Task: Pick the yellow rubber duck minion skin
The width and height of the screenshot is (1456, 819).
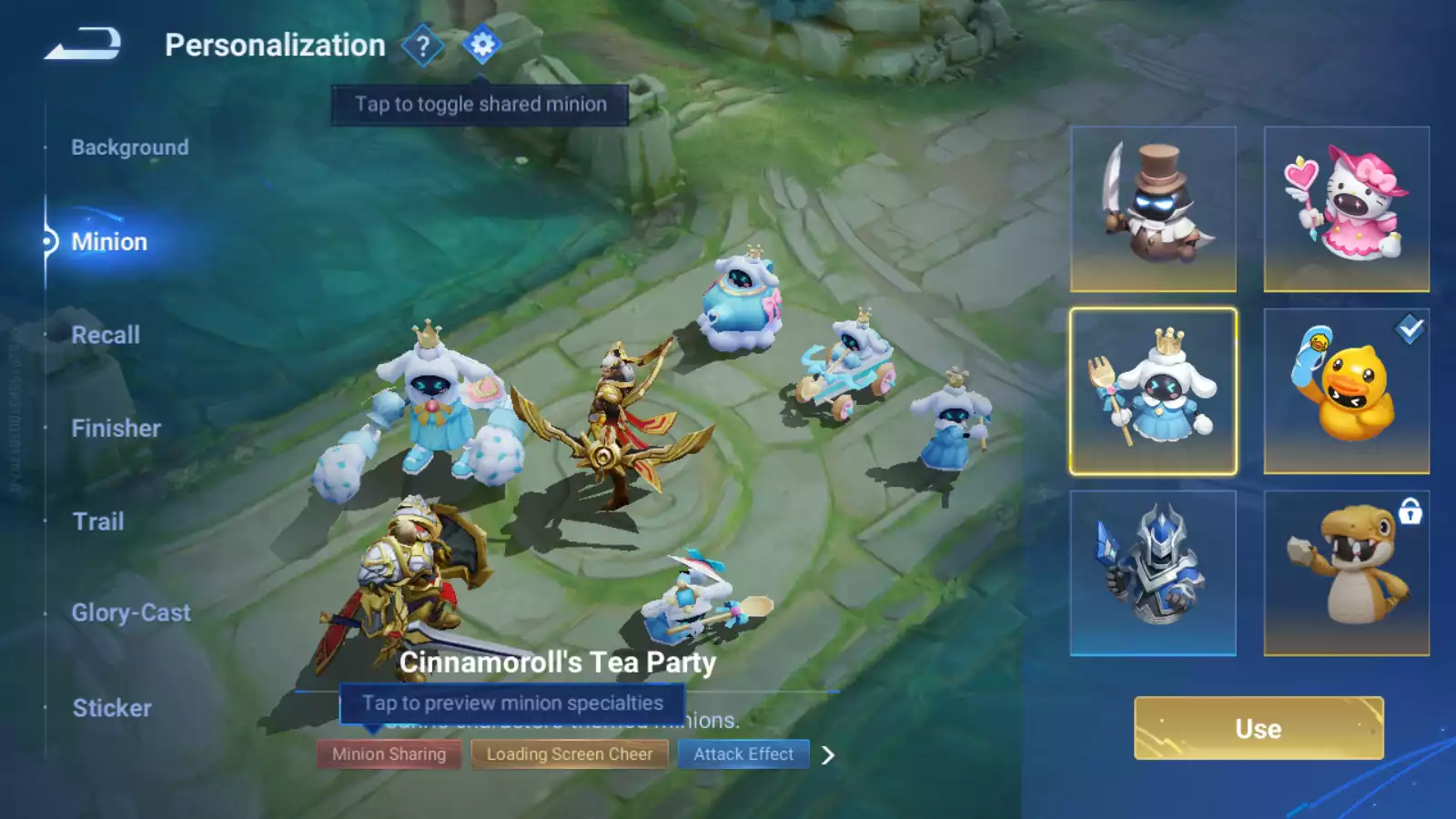Action: coord(1346,391)
